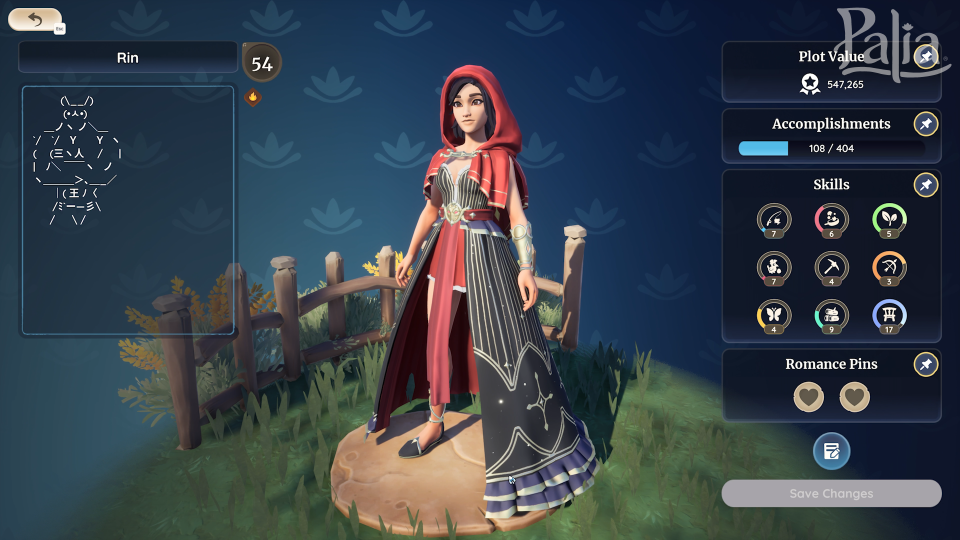The height and width of the screenshot is (540, 960).
Task: Click the Save Changes button
Action: pyautogui.click(x=831, y=493)
